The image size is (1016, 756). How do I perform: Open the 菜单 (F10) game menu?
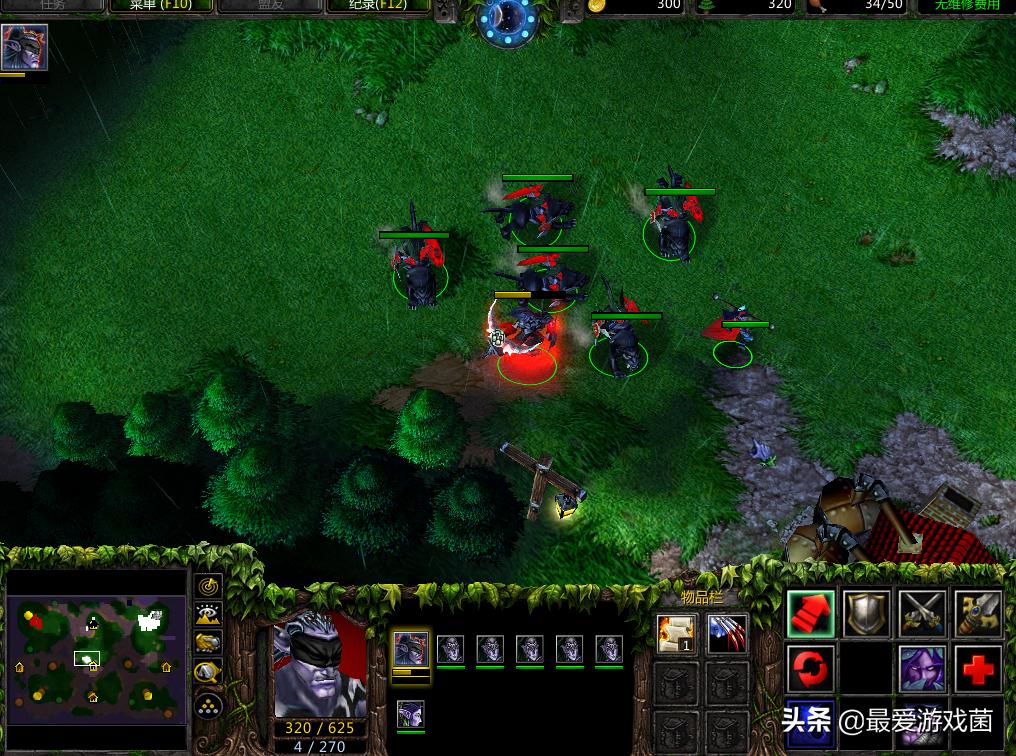pyautogui.click(x=158, y=5)
